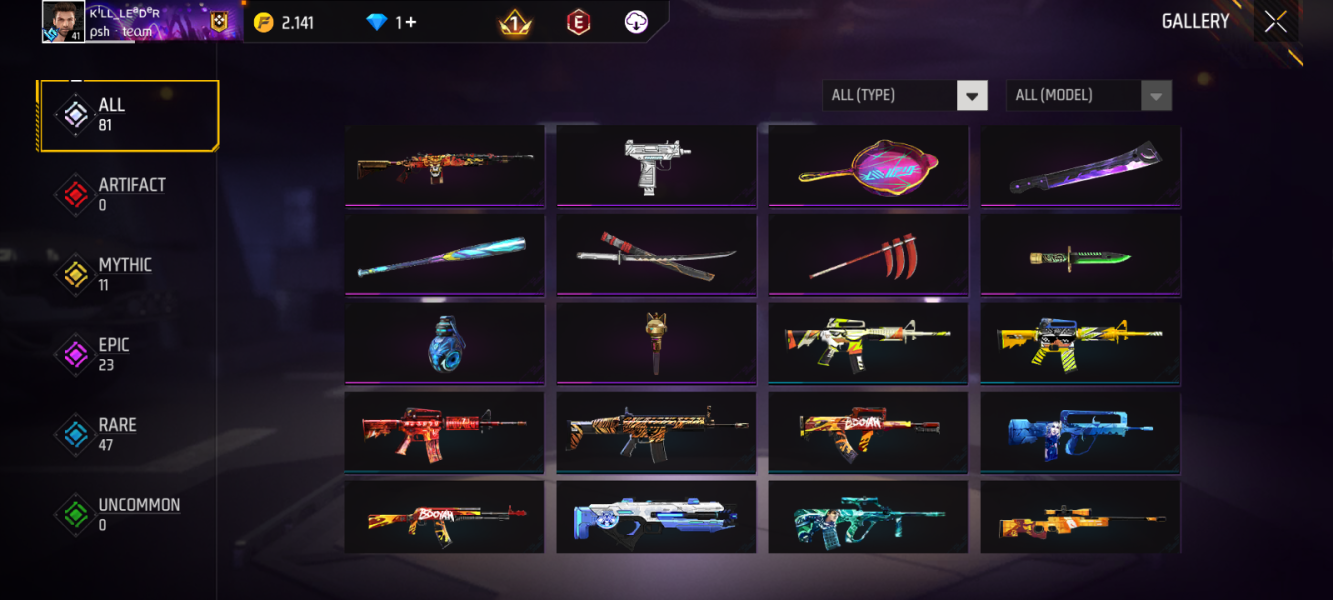Screen dimensions: 1333x600
Task: Show Mythic rarity skins
Action: point(128,275)
